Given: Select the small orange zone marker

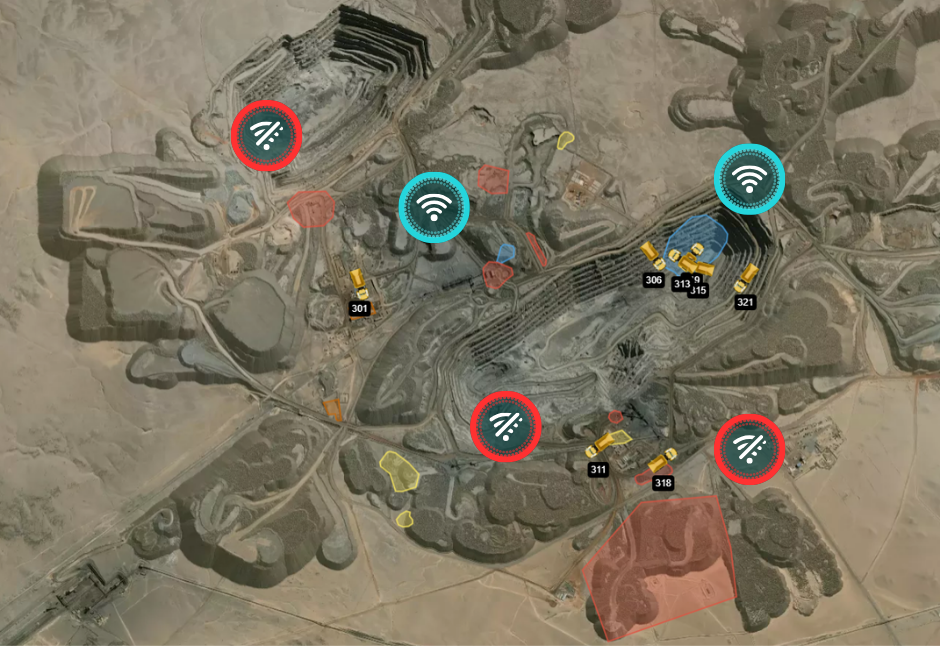Looking at the screenshot, I should (333, 409).
